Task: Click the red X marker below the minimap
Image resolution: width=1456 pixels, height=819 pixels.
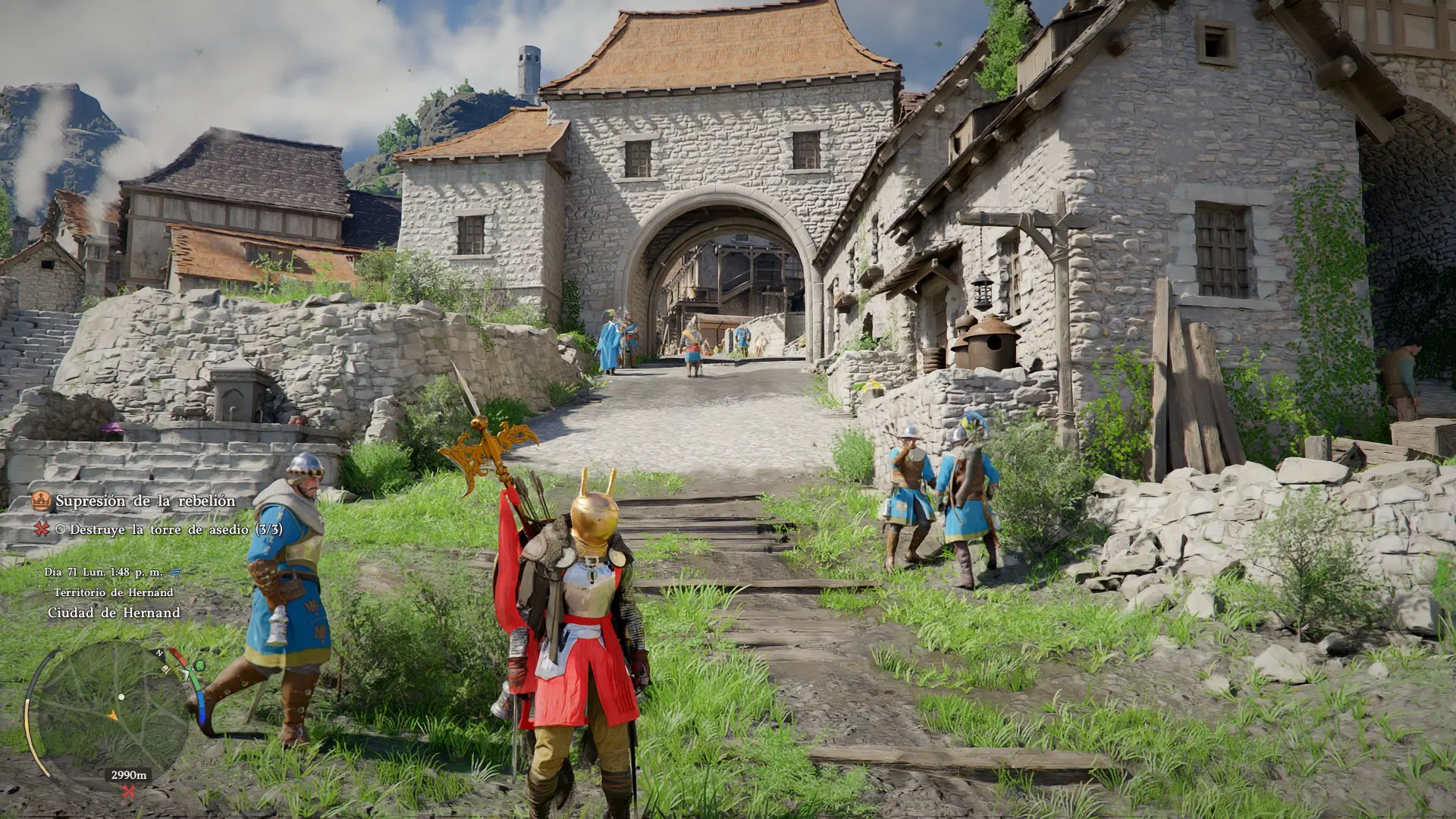Action: coord(129,792)
